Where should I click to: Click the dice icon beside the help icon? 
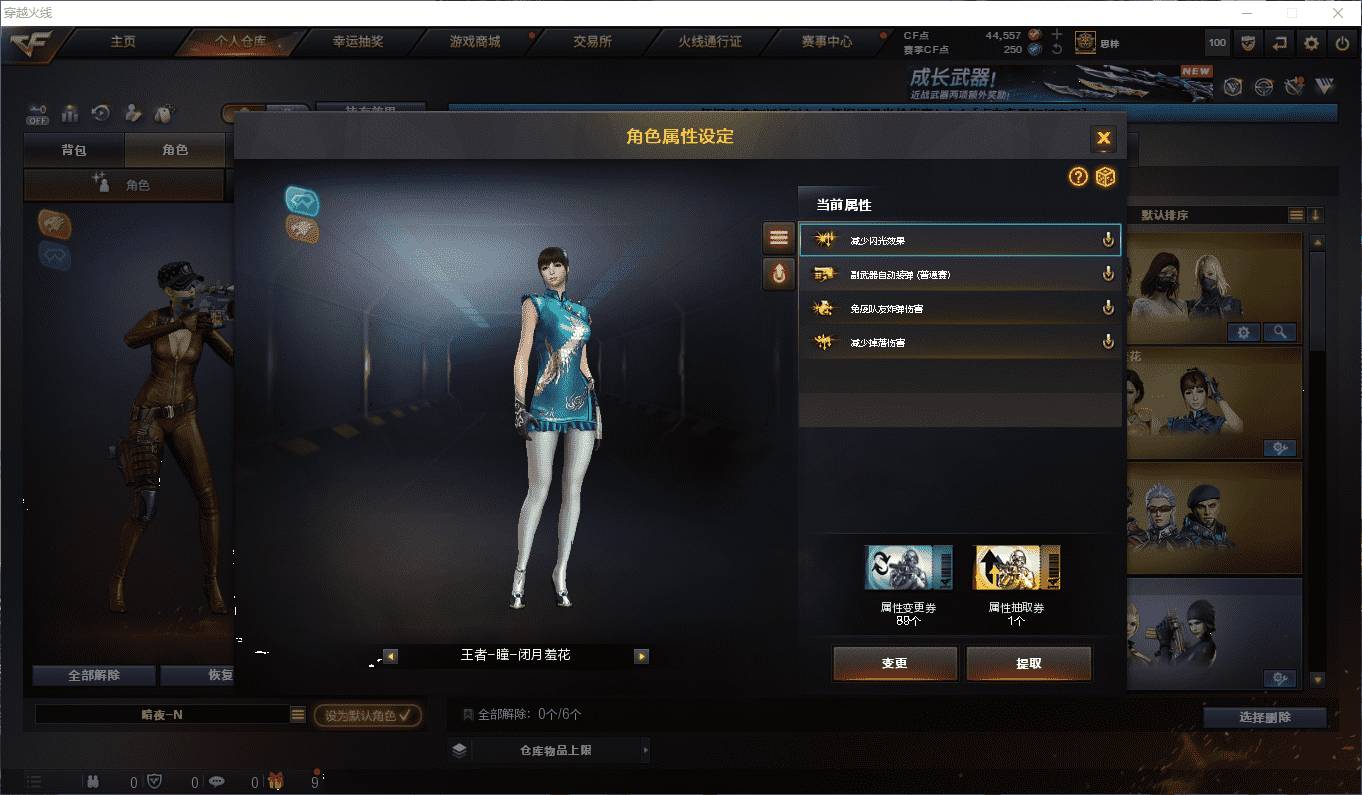(x=1104, y=177)
